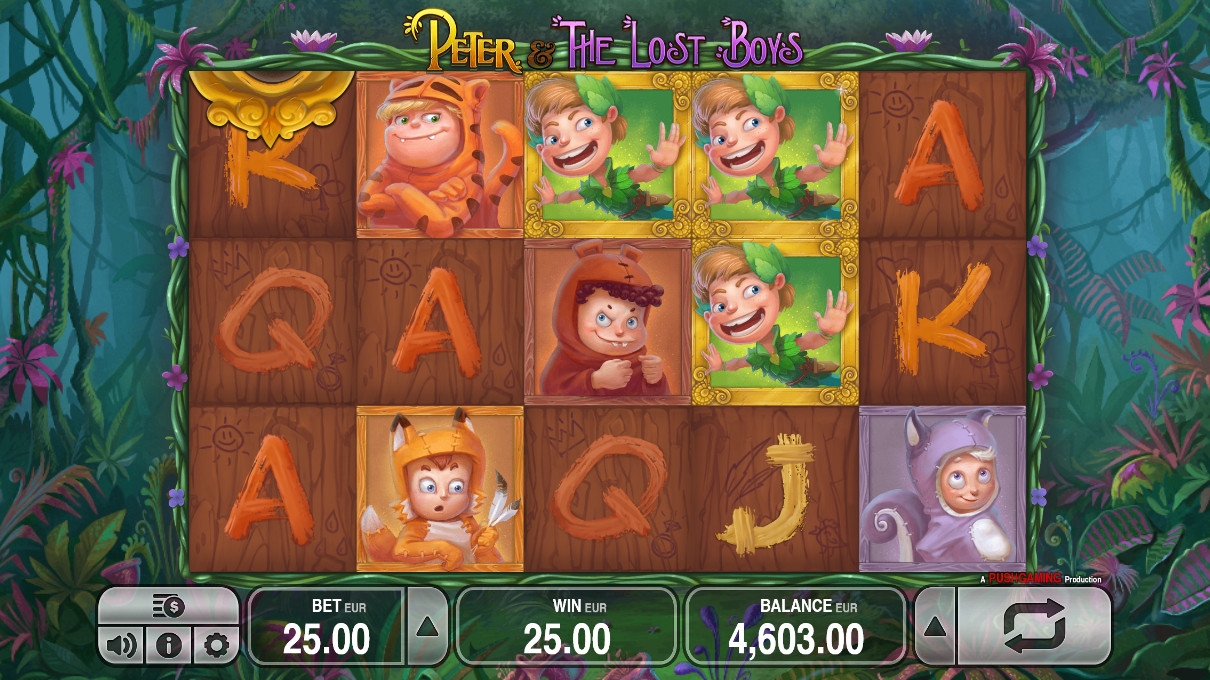Expand the autoplay arrow beside the spin button
1210x680 pixels.
click(x=934, y=627)
